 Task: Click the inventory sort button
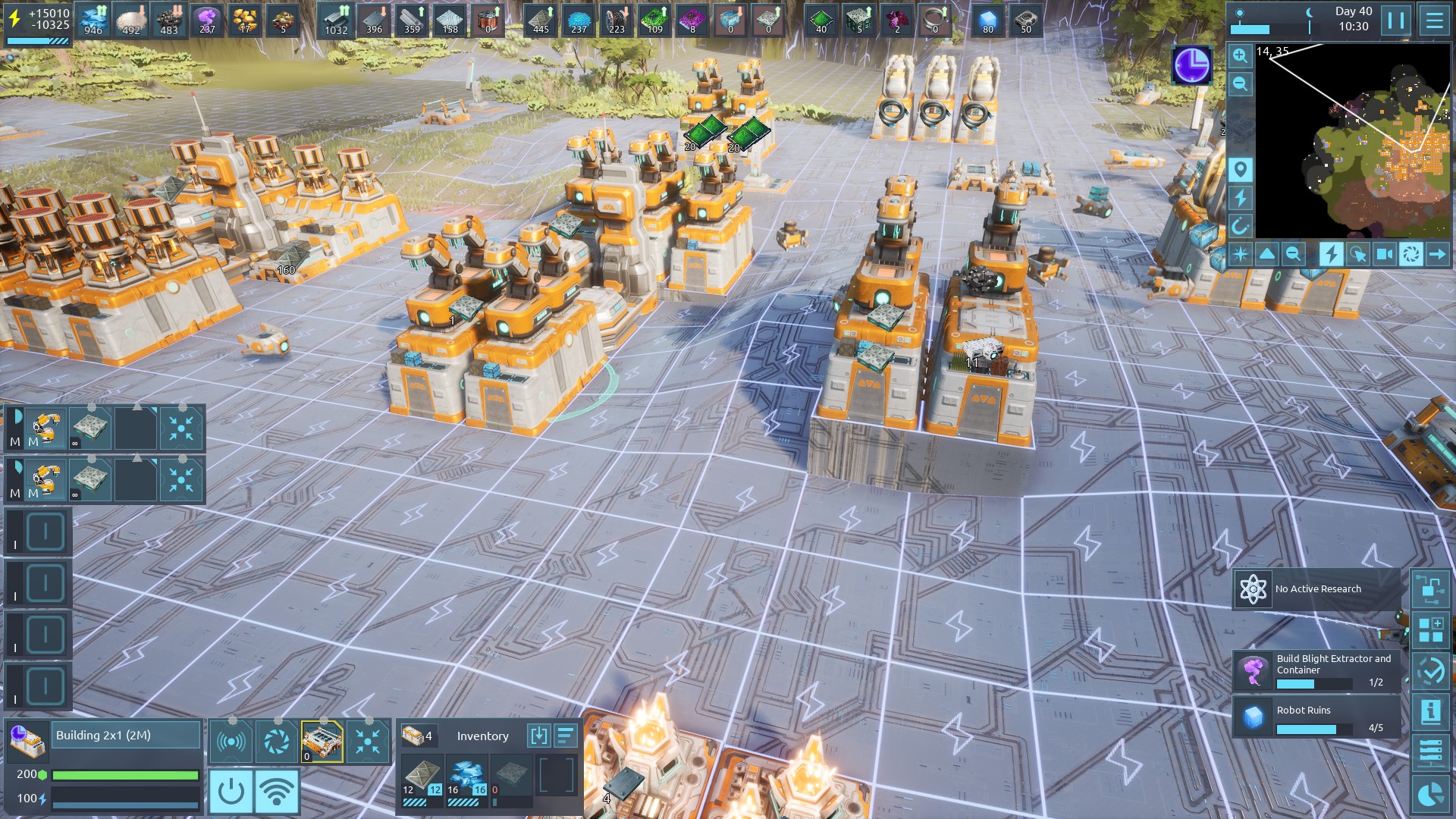point(566,736)
